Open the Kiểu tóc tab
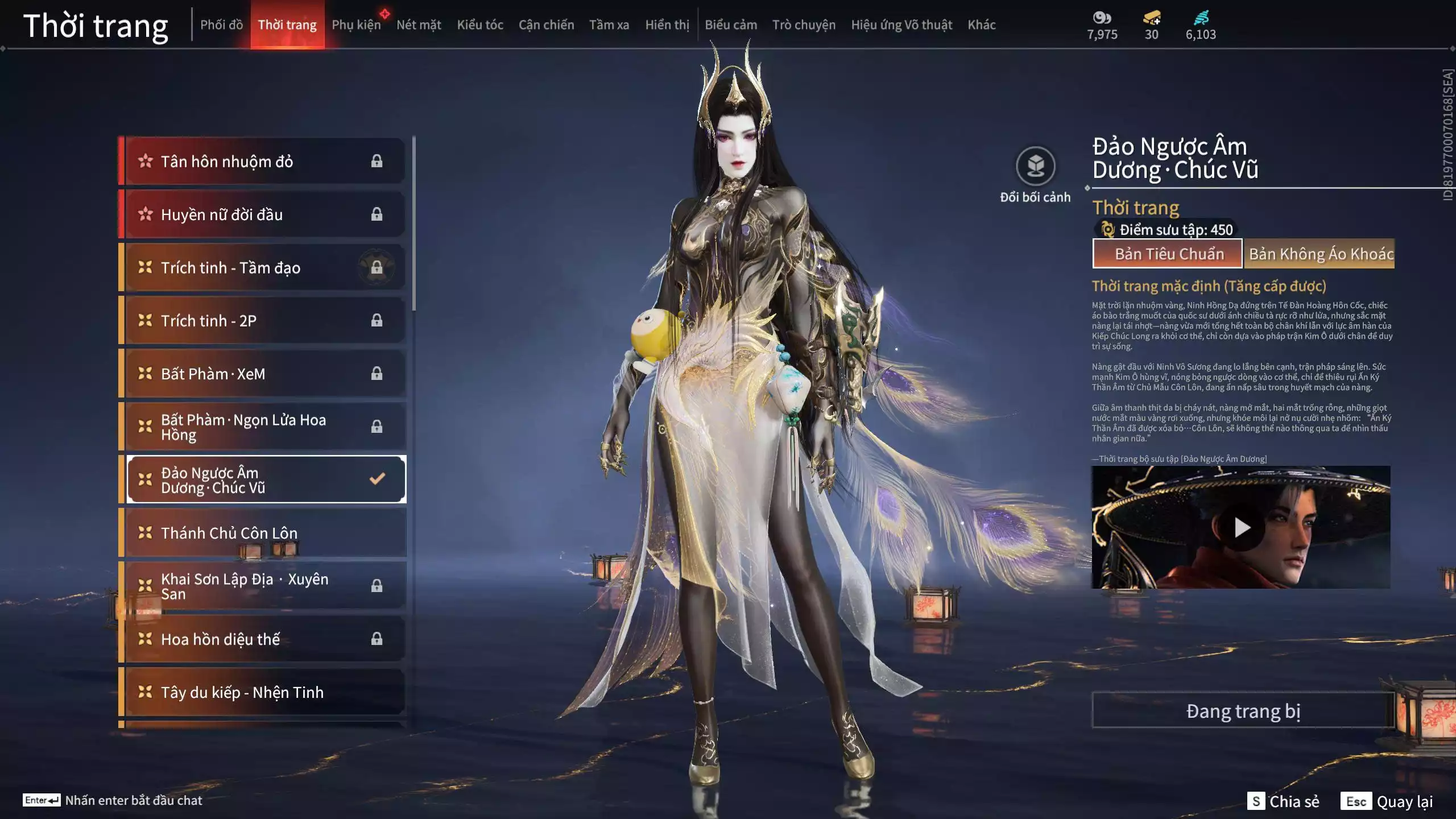Image resolution: width=1456 pixels, height=819 pixels. tap(481, 25)
